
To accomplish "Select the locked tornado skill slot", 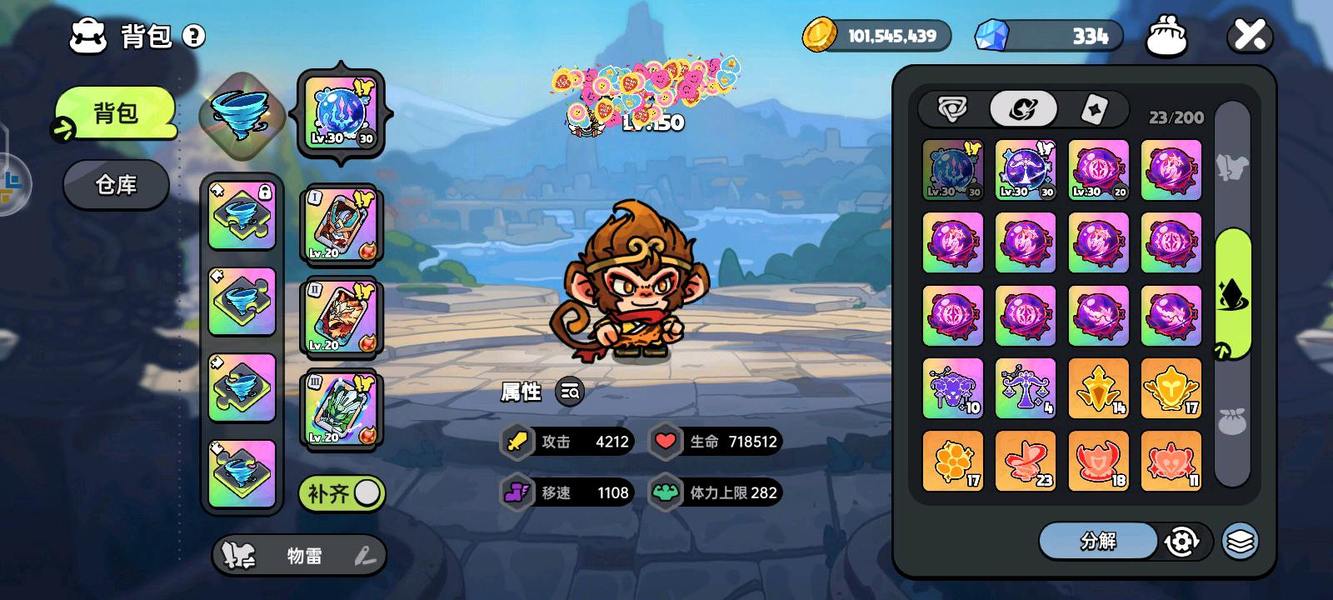I will 242,215.
